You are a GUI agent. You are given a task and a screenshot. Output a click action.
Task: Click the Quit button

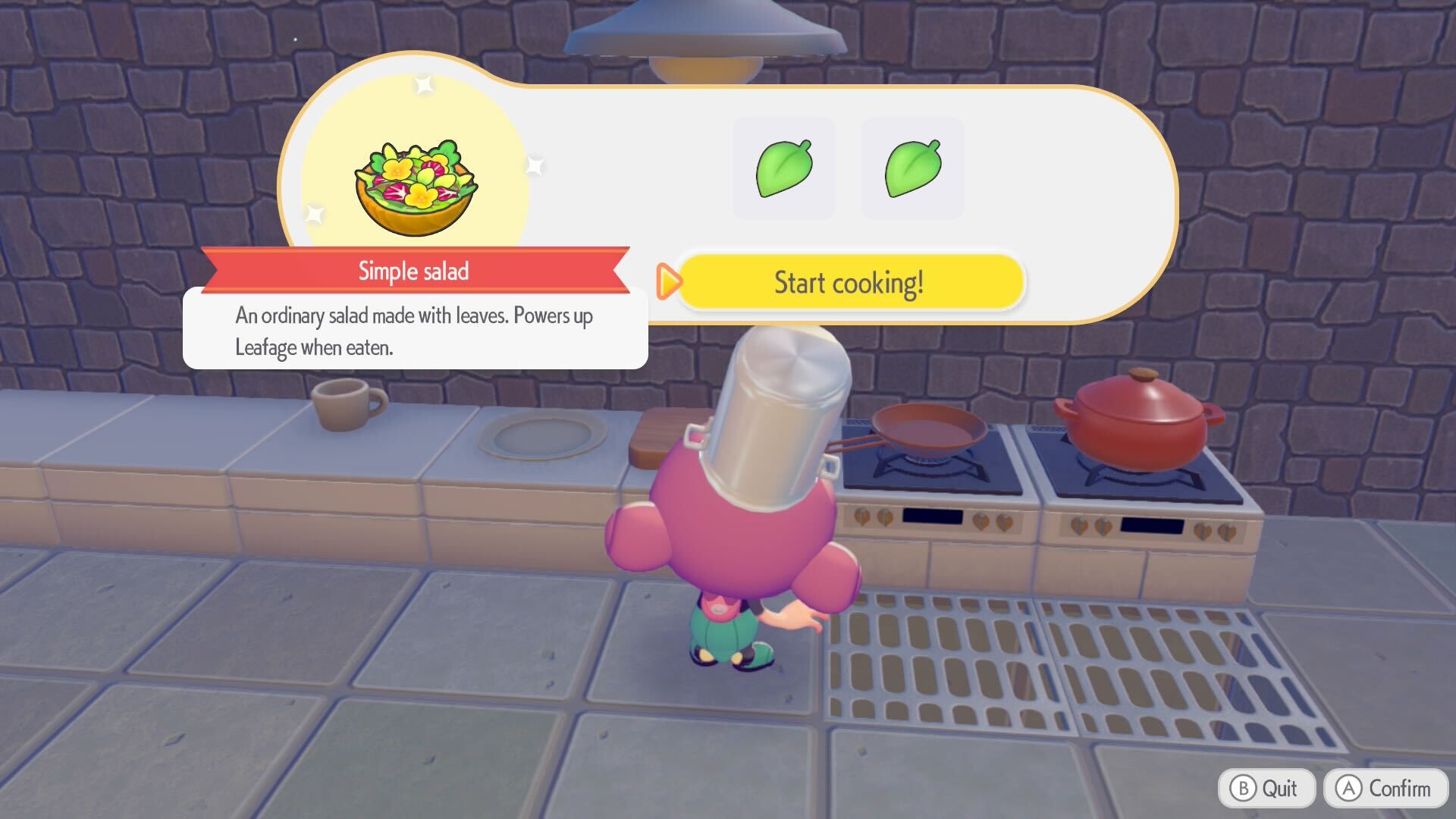(1266, 787)
